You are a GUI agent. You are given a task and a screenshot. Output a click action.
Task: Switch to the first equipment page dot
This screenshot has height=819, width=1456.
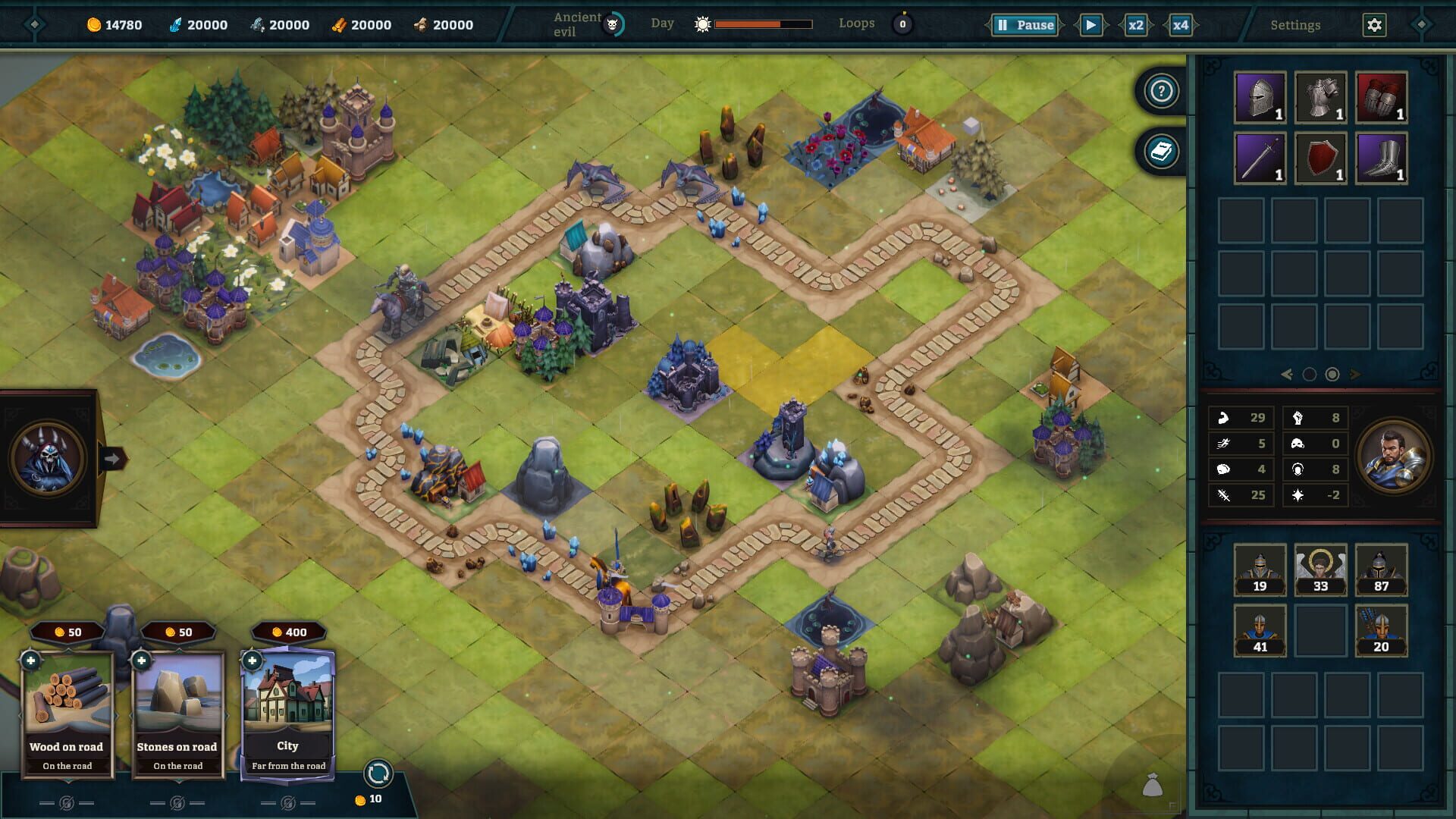(x=1309, y=374)
